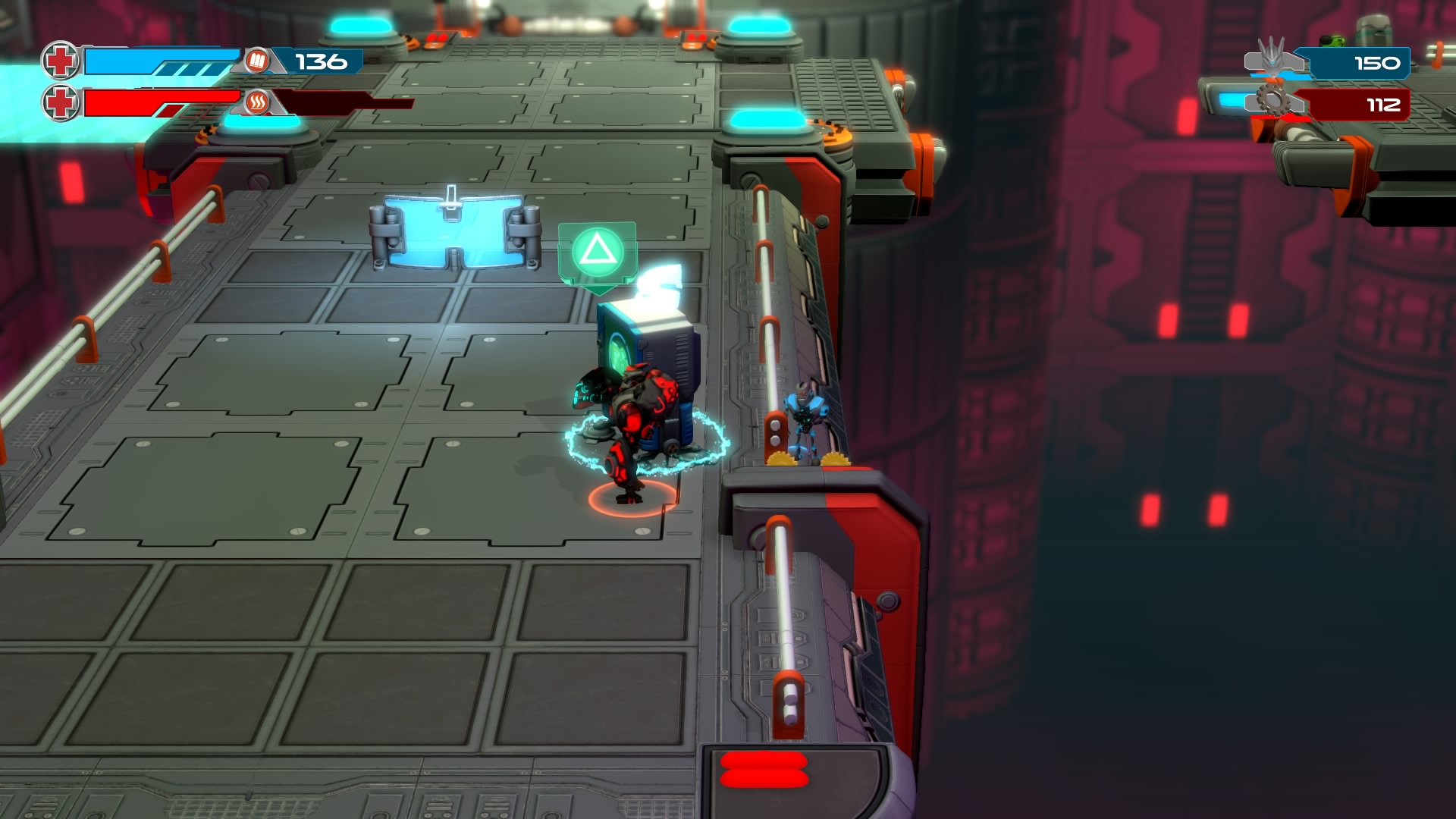Viewport: 1456px width, 819px height.
Task: Click the blue player's medical cross icon
Action: click(61, 61)
